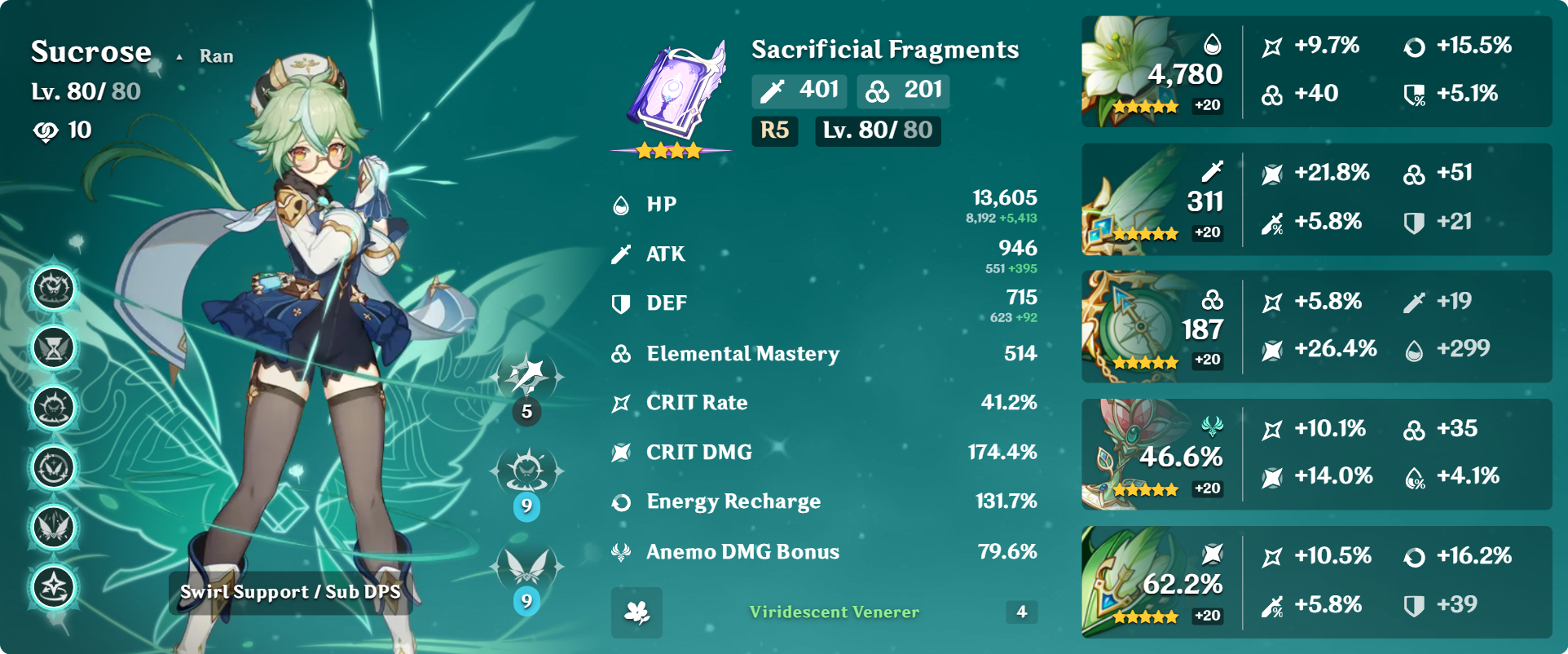This screenshot has height=654, width=1568.
Task: Click the hourglass constellation icon
Action: click(x=54, y=348)
